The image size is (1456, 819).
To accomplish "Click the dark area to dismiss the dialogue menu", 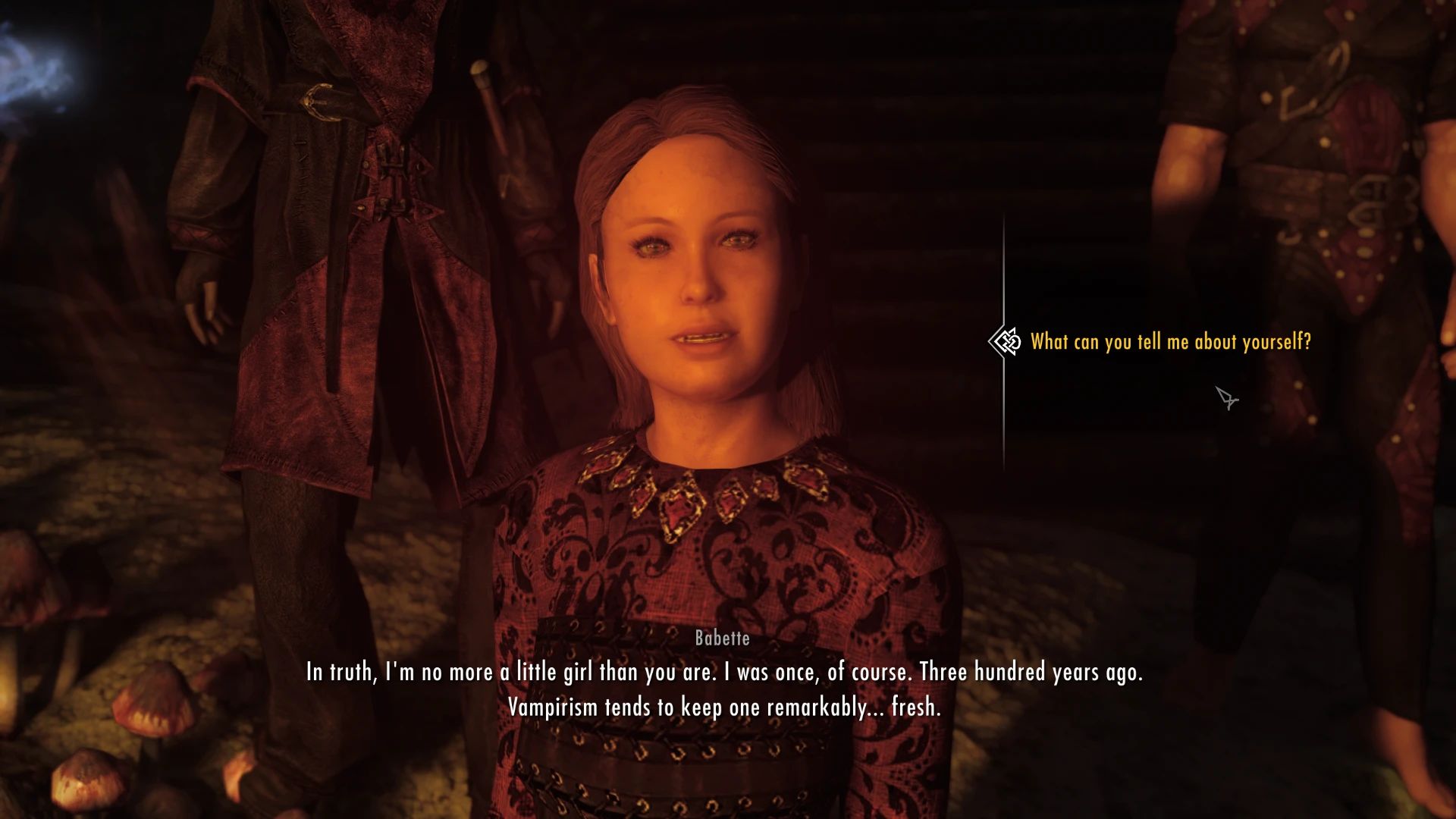I will [x=1100, y=531].
